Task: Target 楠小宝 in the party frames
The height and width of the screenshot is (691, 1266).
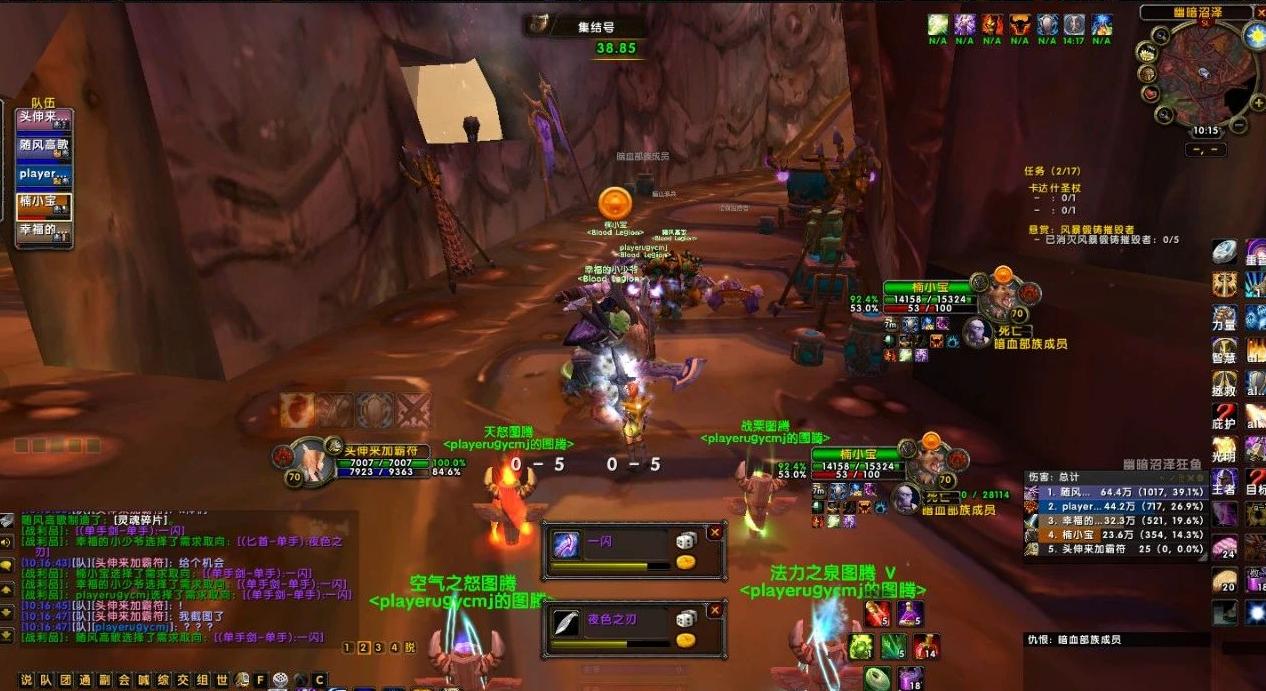Action: click(44, 203)
